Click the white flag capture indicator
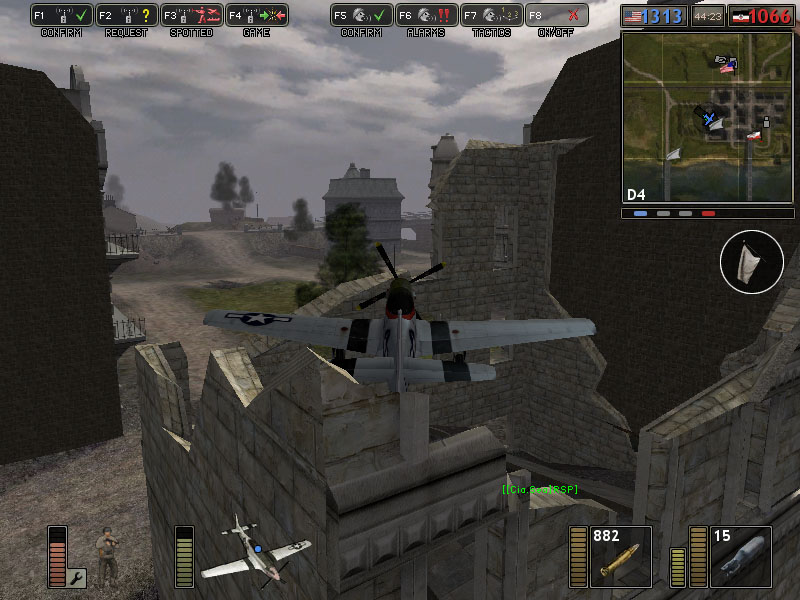 (751, 262)
